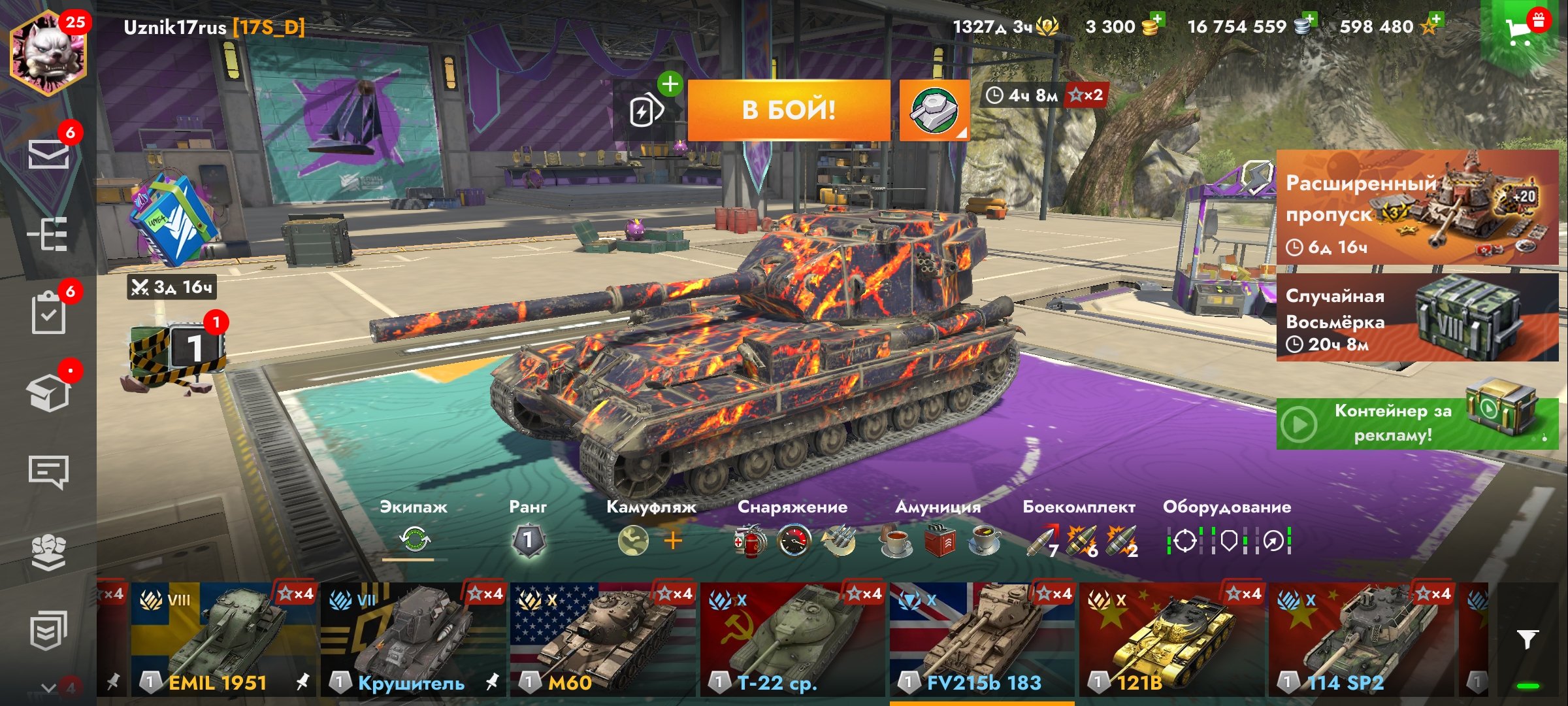Add a camouflage with the plus icon
The image size is (1568, 706).
pyautogui.click(x=673, y=541)
